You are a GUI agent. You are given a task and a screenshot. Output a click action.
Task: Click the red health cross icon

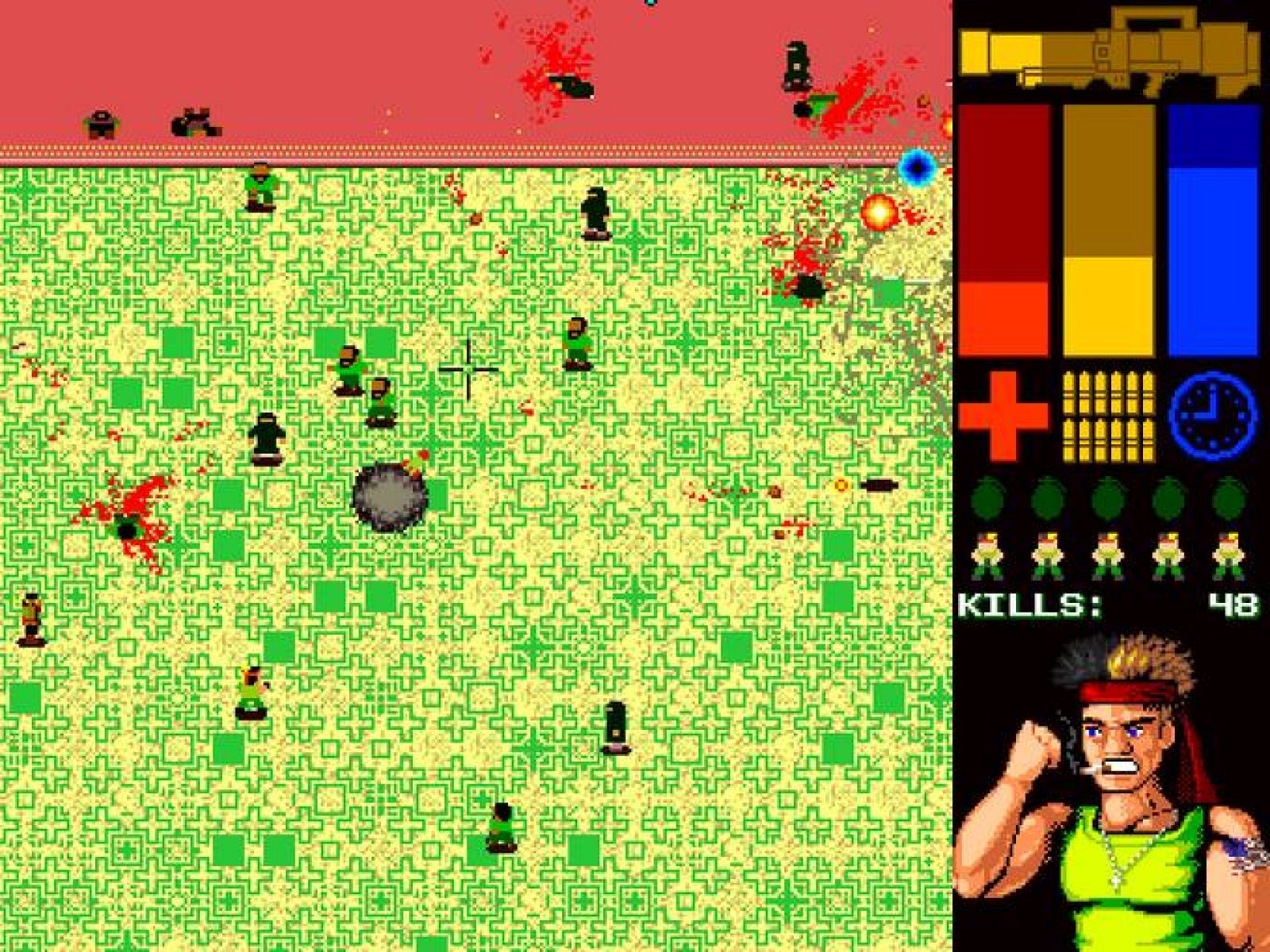[x=1003, y=416]
